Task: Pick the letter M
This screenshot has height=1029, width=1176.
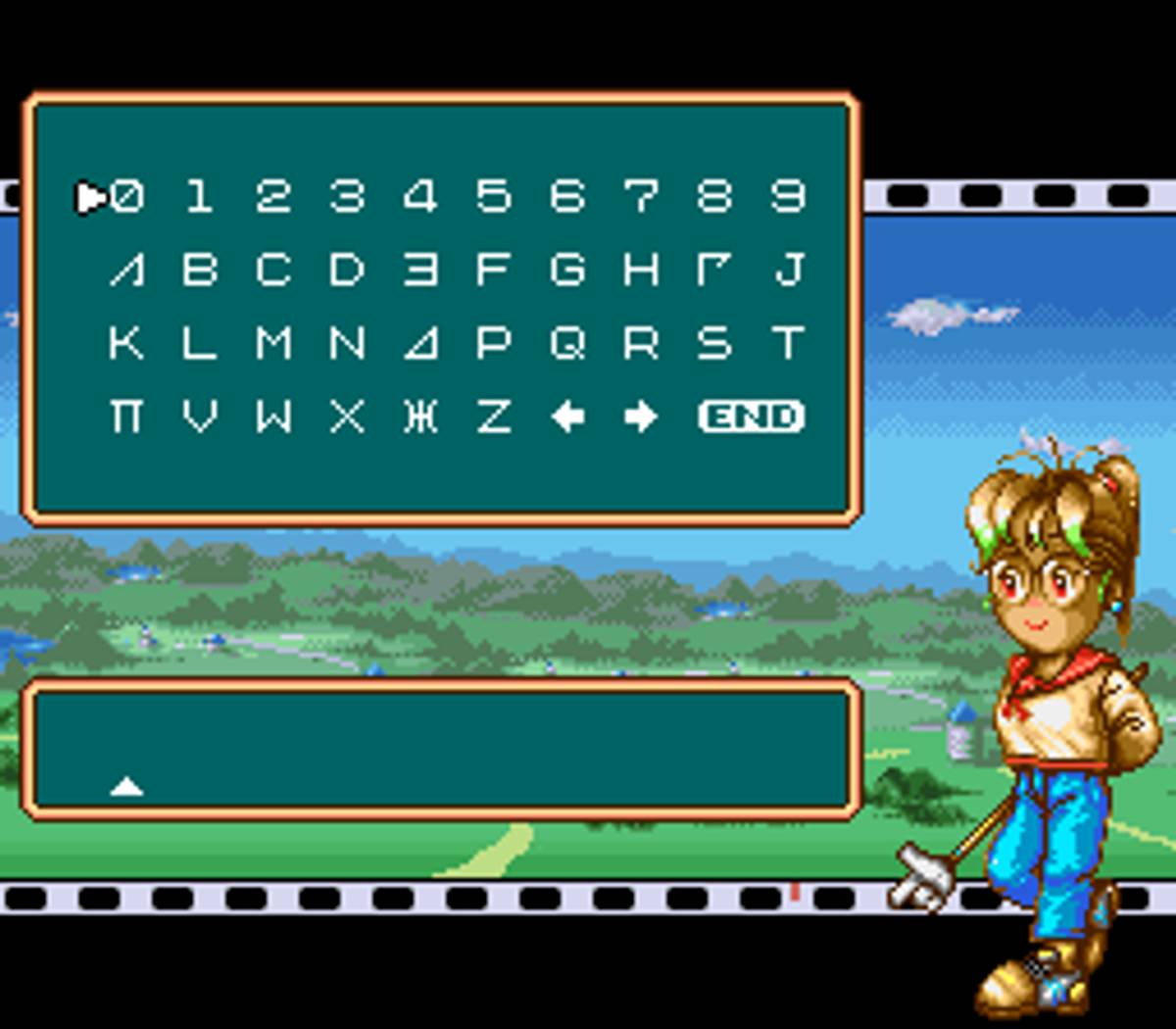Action: click(273, 343)
